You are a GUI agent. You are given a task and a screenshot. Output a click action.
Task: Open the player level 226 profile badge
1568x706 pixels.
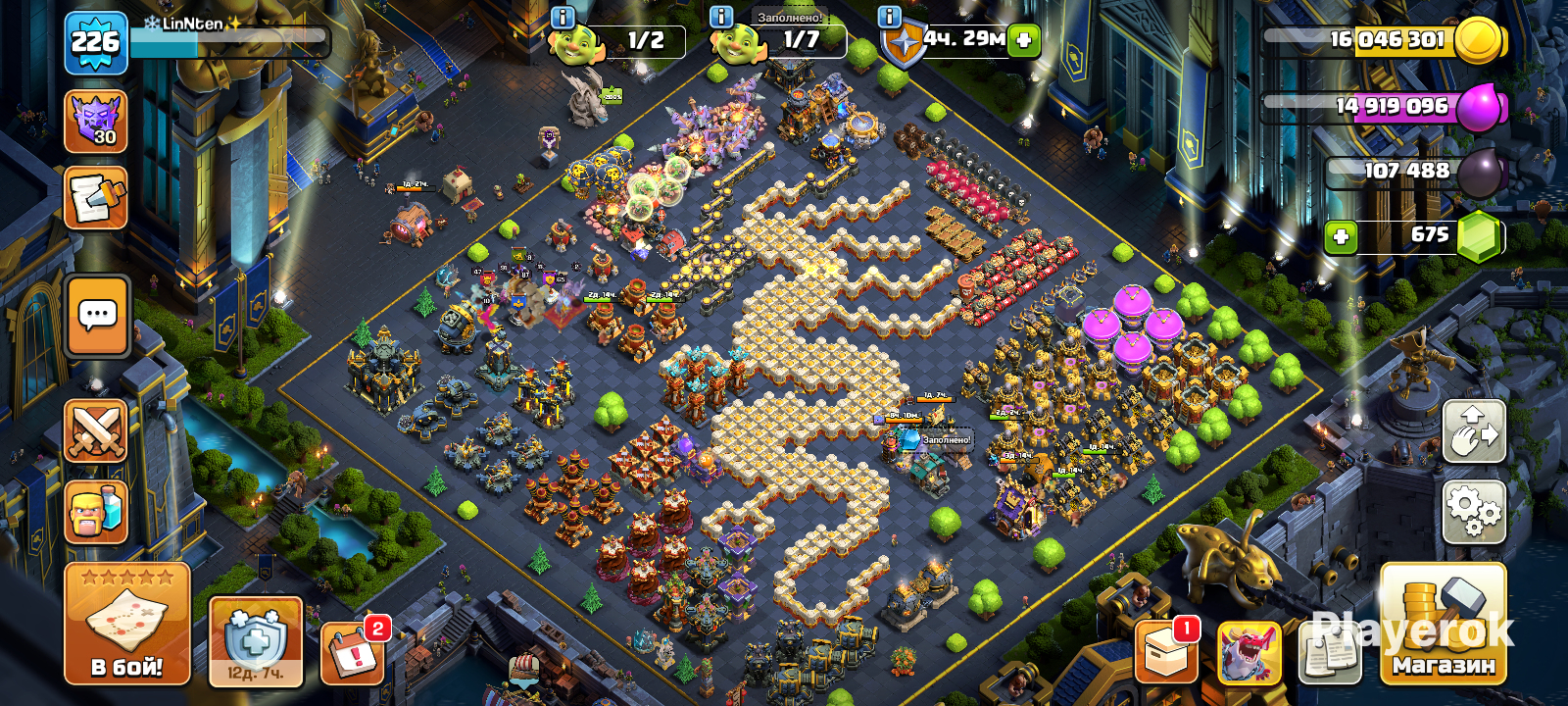[x=96, y=43]
